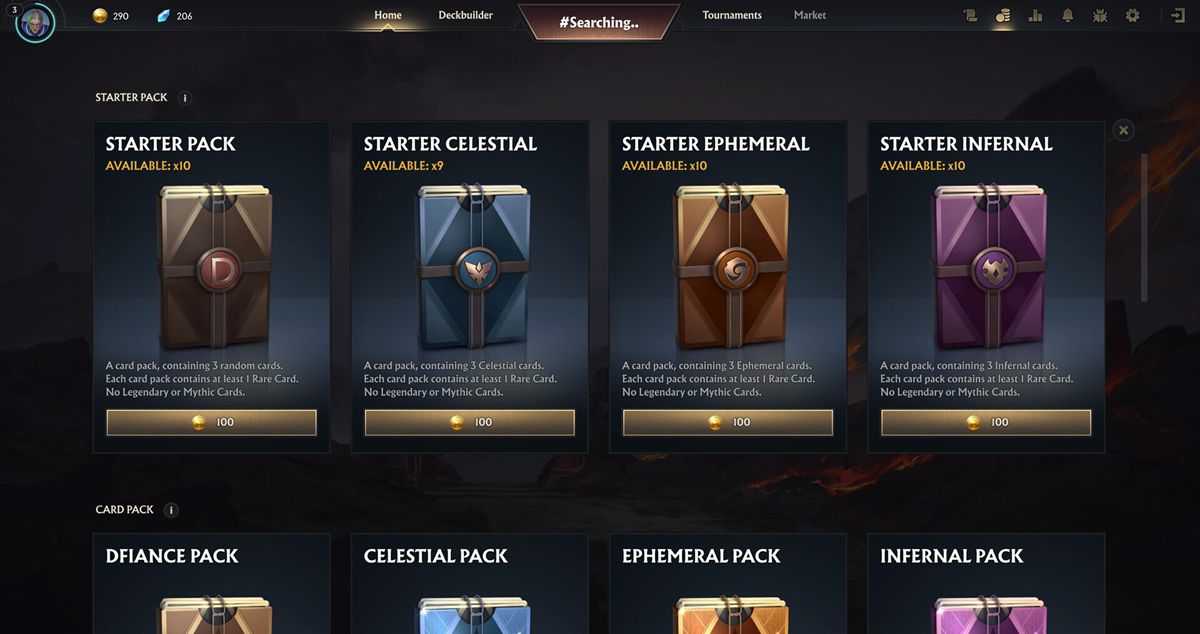This screenshot has height=634, width=1200.
Task: Purchase Starter Celestial pack for 100 gold
Action: click(470, 422)
